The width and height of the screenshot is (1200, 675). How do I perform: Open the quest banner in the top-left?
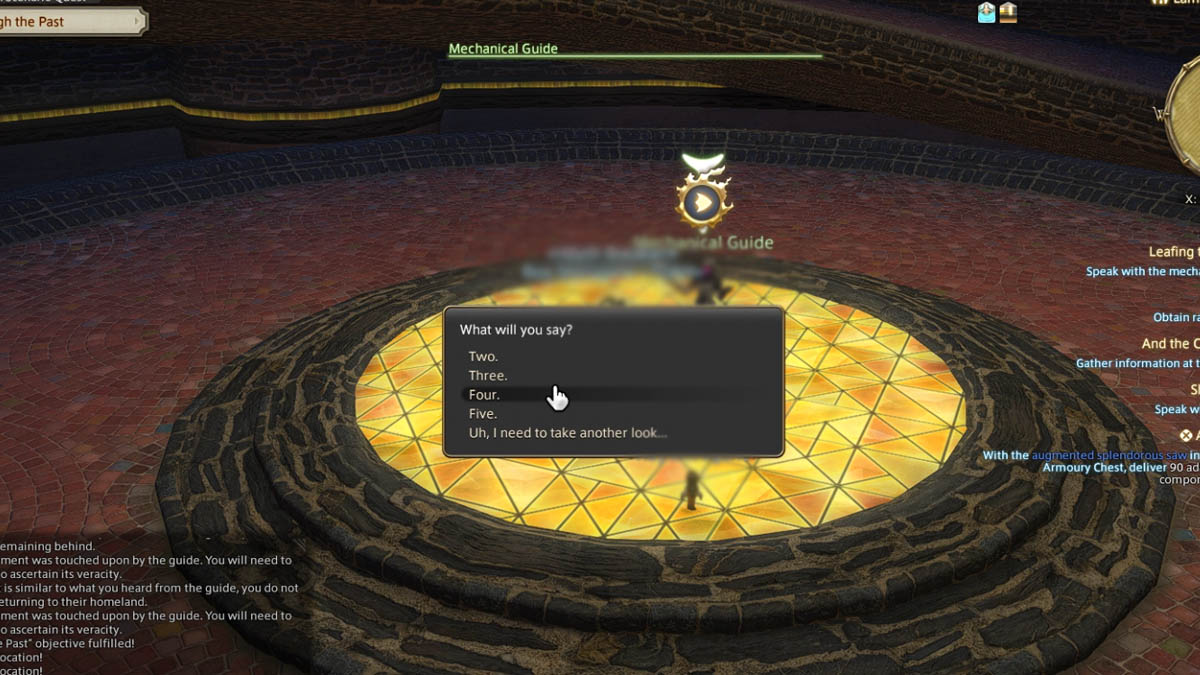click(70, 21)
